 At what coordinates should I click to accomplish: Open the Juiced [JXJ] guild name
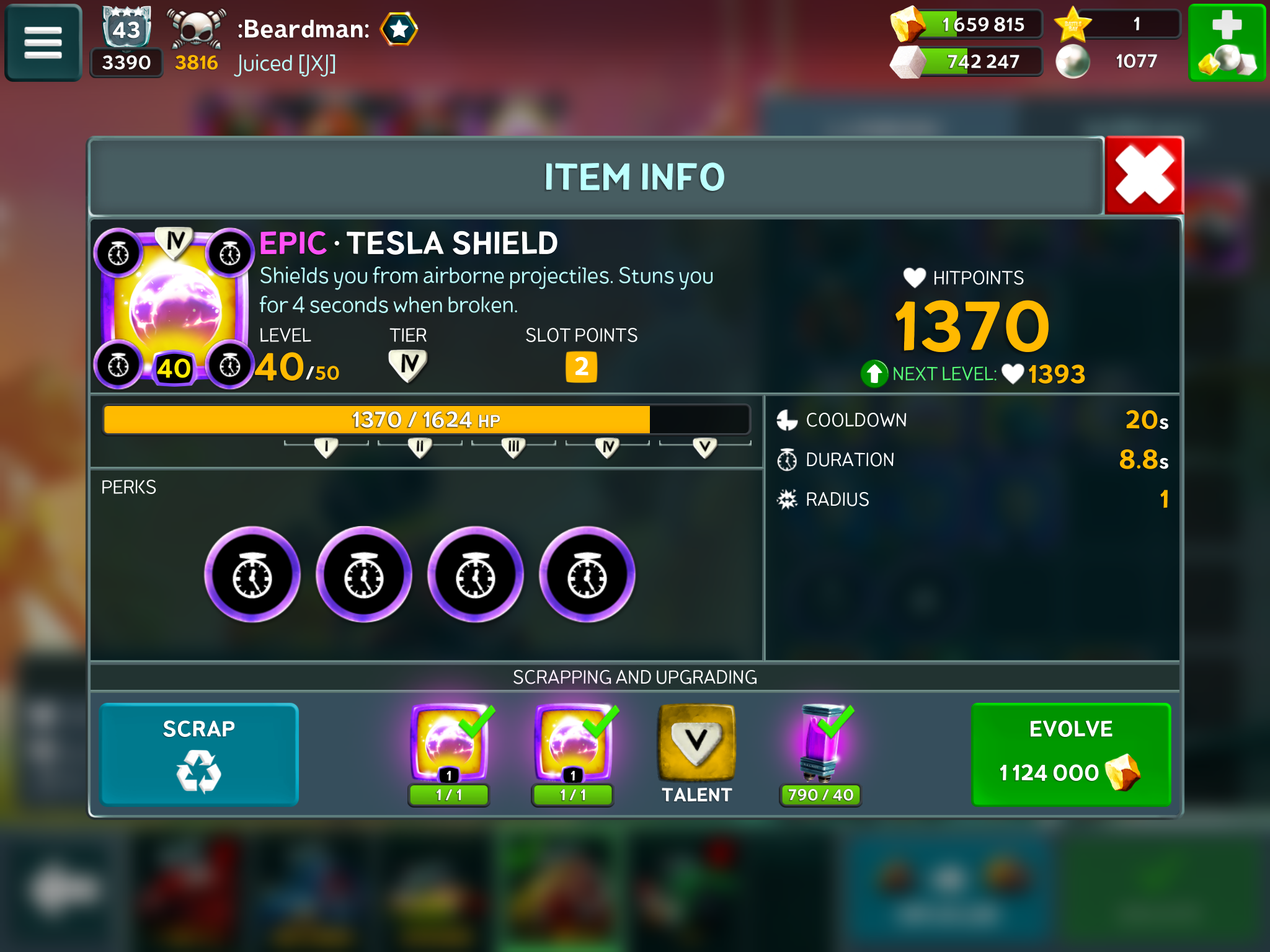click(286, 64)
